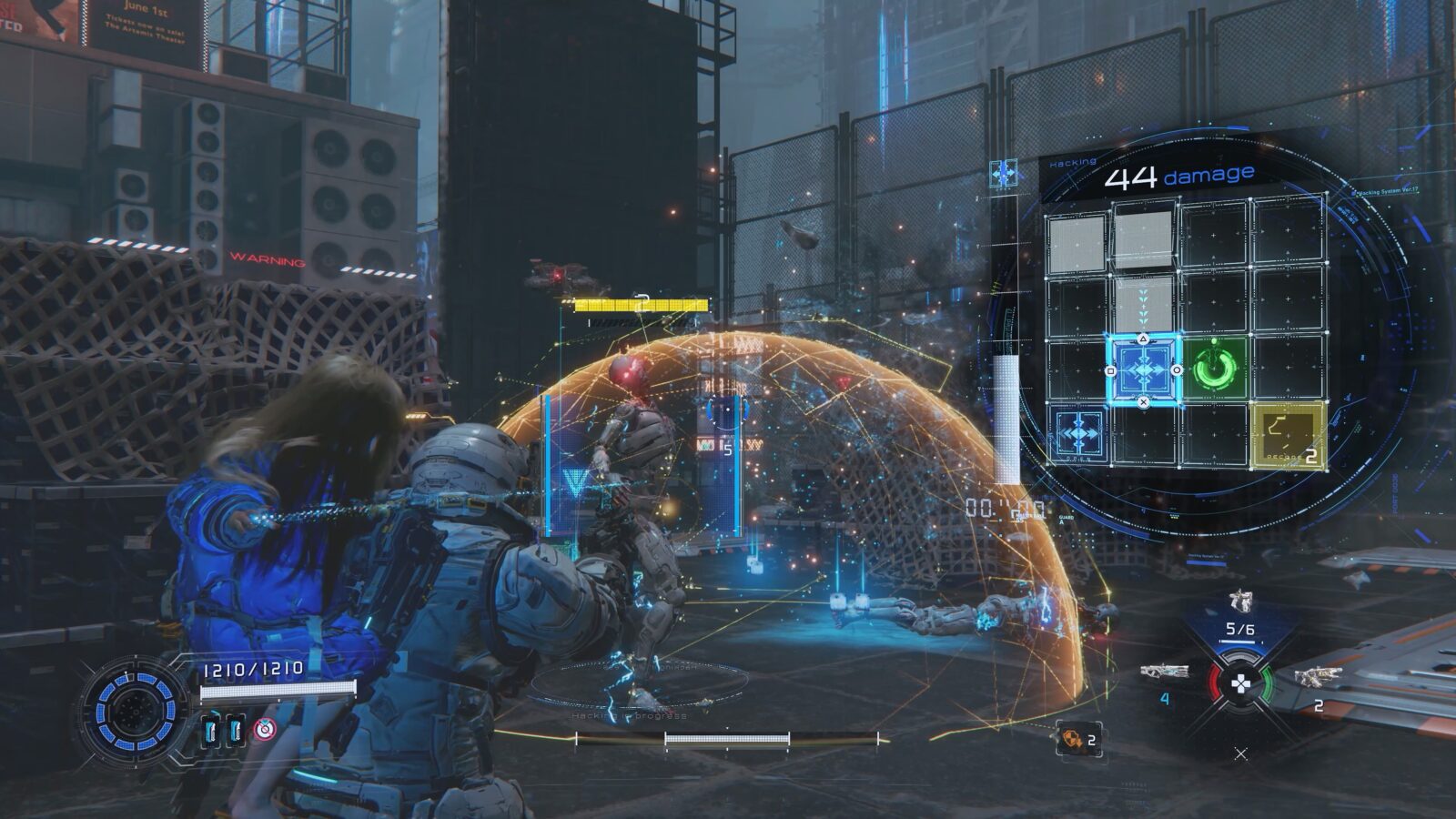Select the long rifle weapon with 4 ammo

1164,674
